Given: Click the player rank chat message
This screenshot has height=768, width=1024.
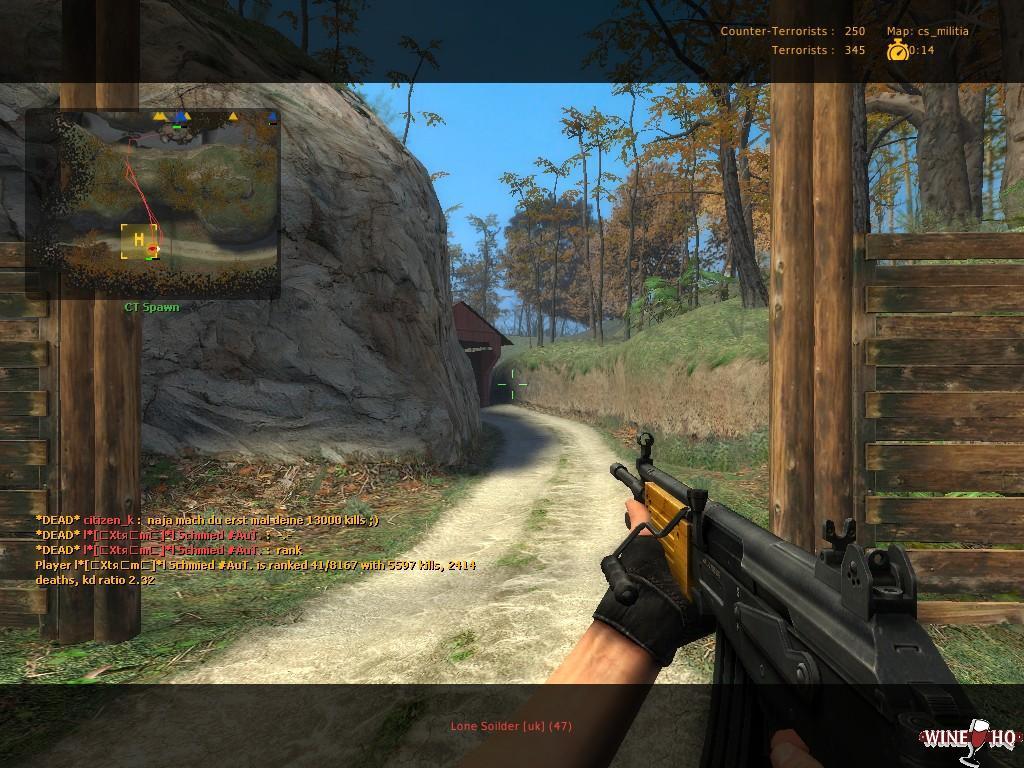Looking at the screenshot, I should pos(255,572).
